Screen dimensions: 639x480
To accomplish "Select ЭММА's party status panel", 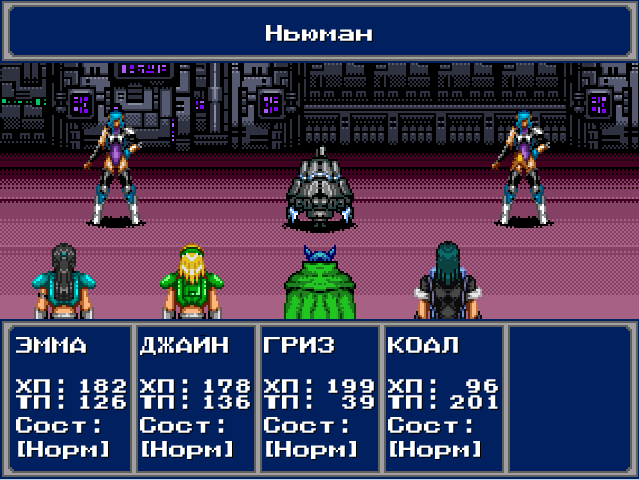I will [70, 398].
